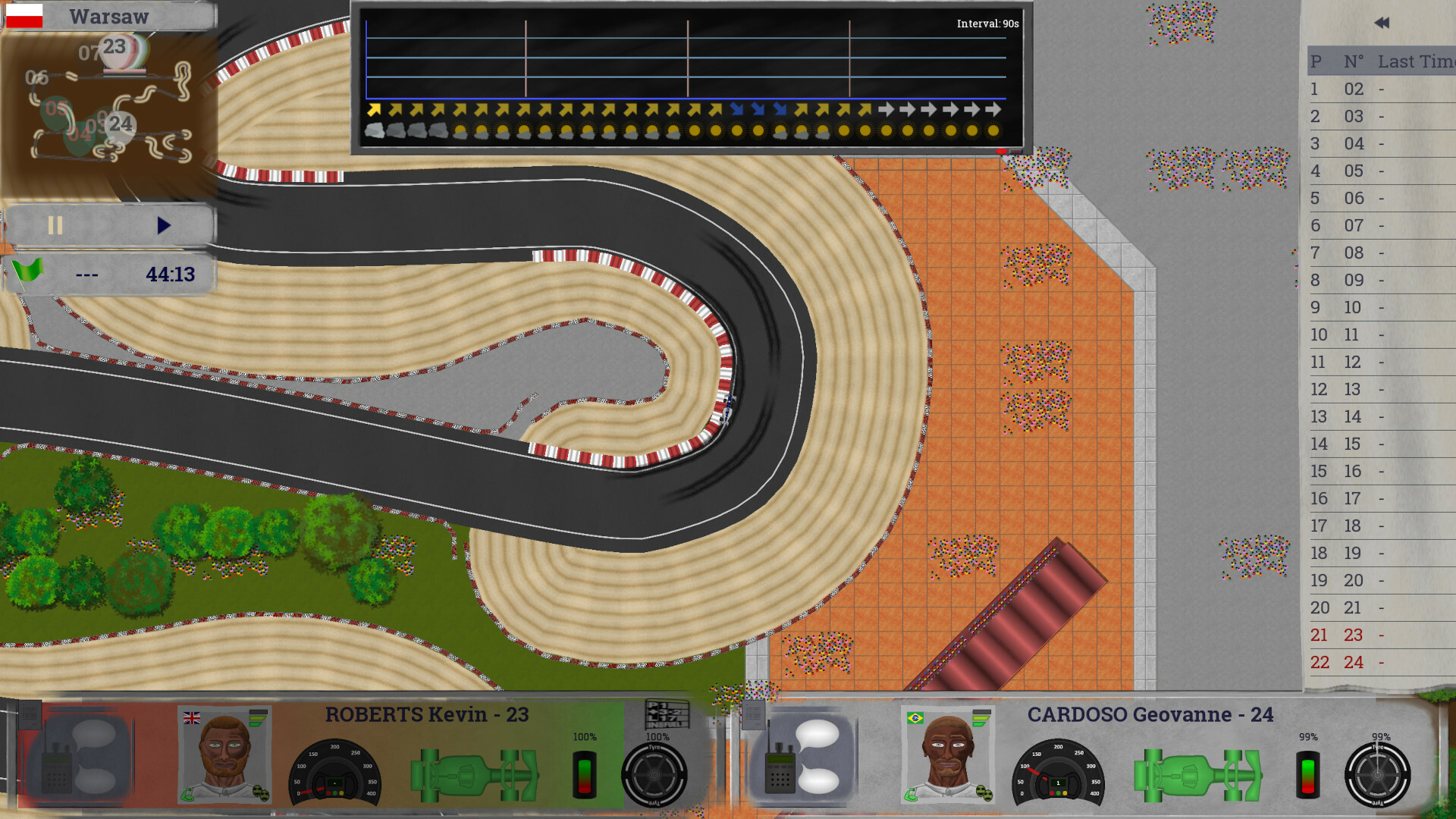The image size is (1456, 819).
Task: Pause the race simulation
Action: pos(53,224)
